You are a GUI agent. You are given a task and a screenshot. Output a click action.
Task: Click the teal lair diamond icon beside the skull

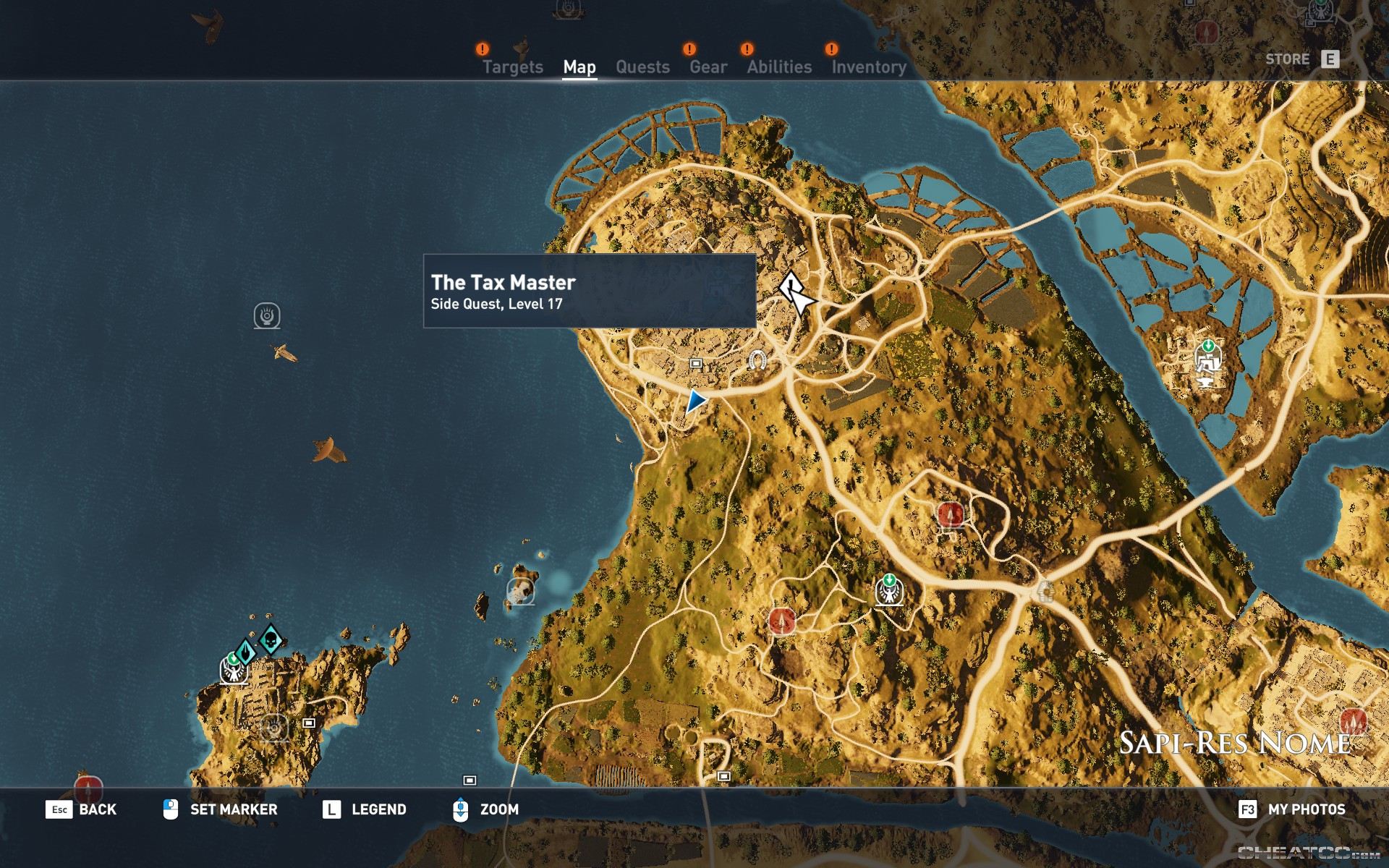[246, 652]
